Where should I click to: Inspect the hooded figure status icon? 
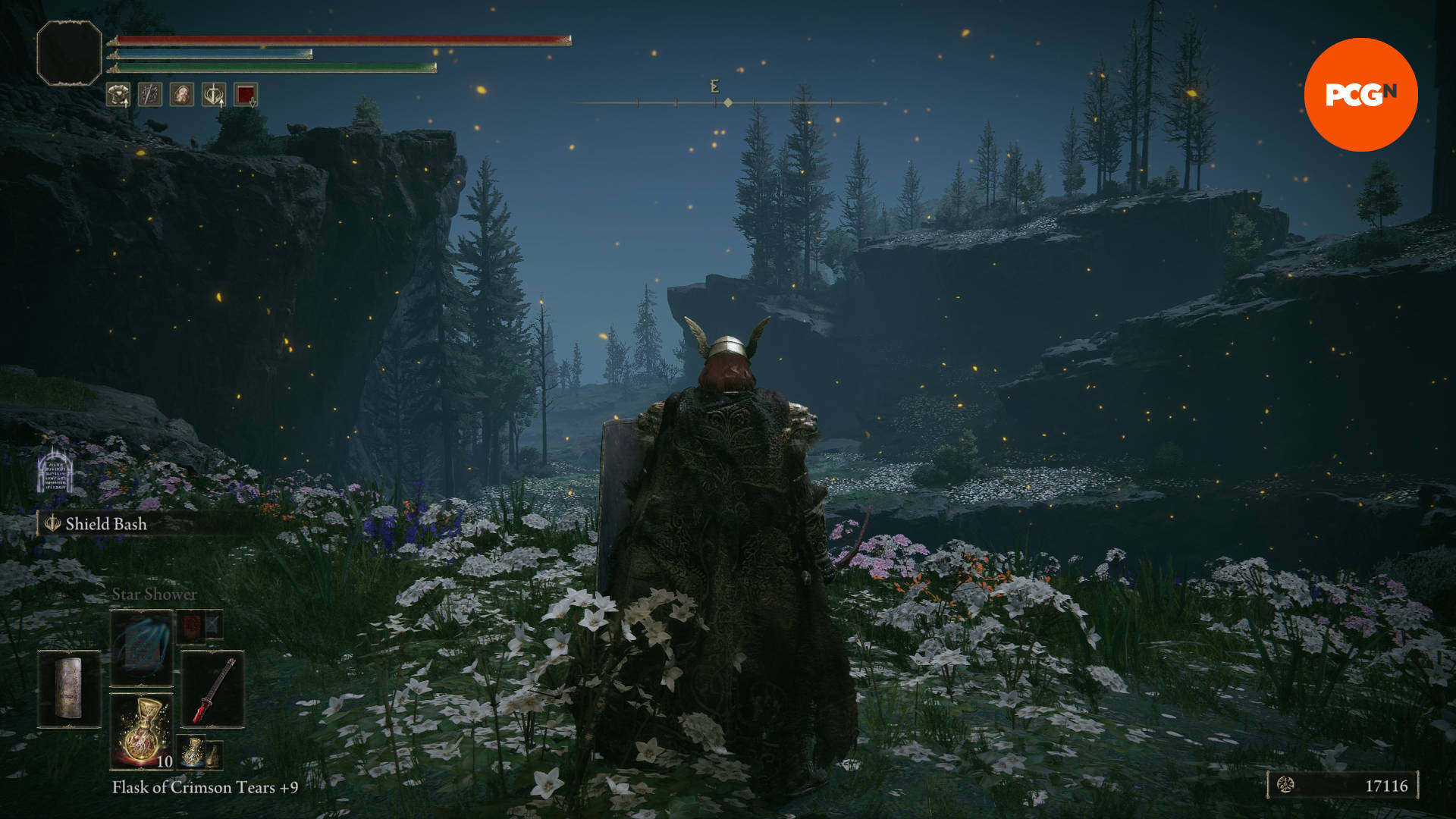(182, 95)
